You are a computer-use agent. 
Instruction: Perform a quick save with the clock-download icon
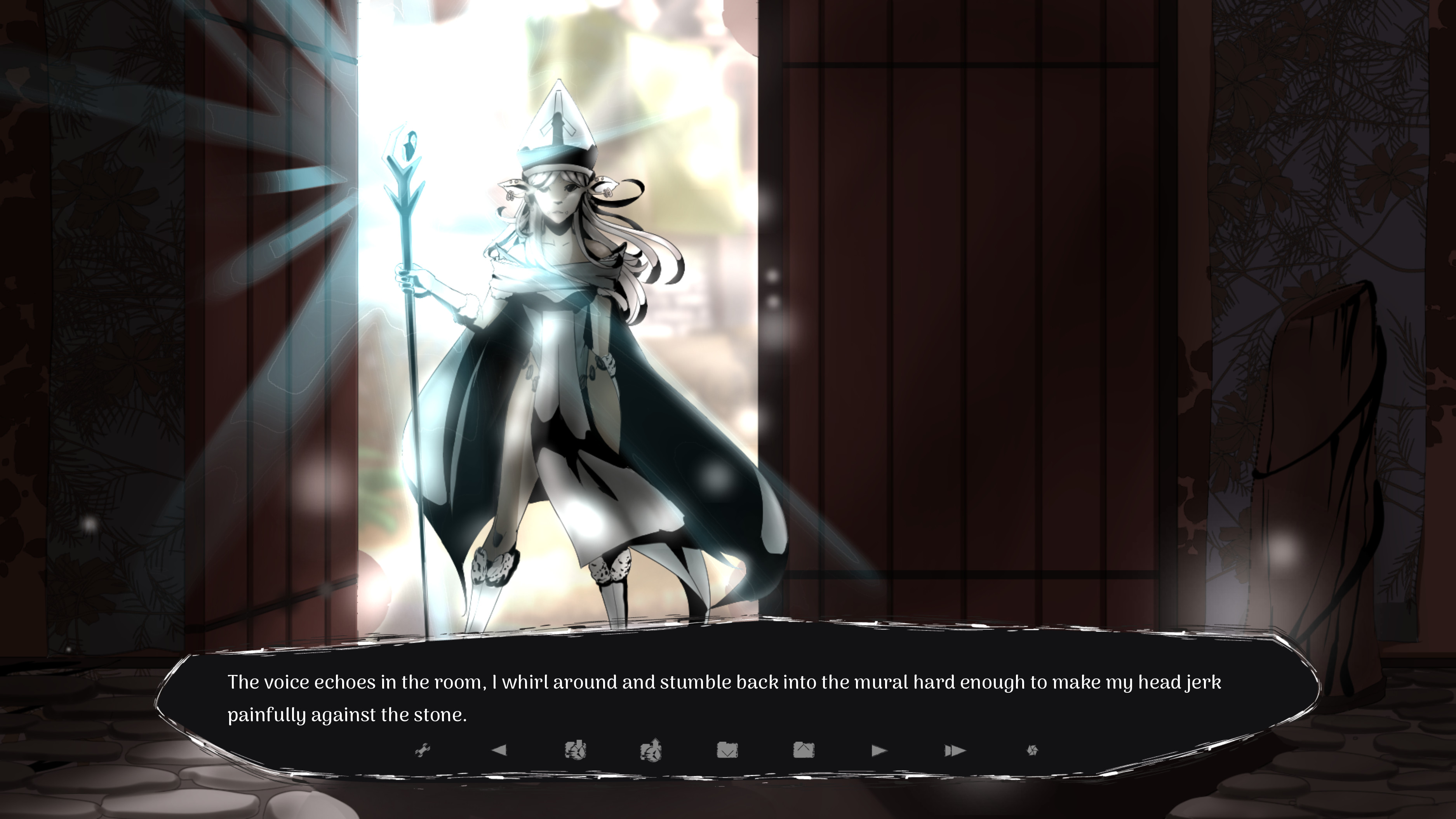[576, 750]
